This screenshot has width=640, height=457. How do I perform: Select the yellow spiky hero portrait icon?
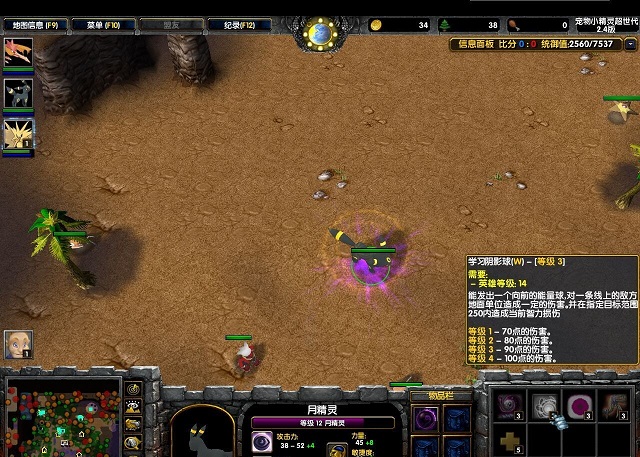[x=18, y=133]
